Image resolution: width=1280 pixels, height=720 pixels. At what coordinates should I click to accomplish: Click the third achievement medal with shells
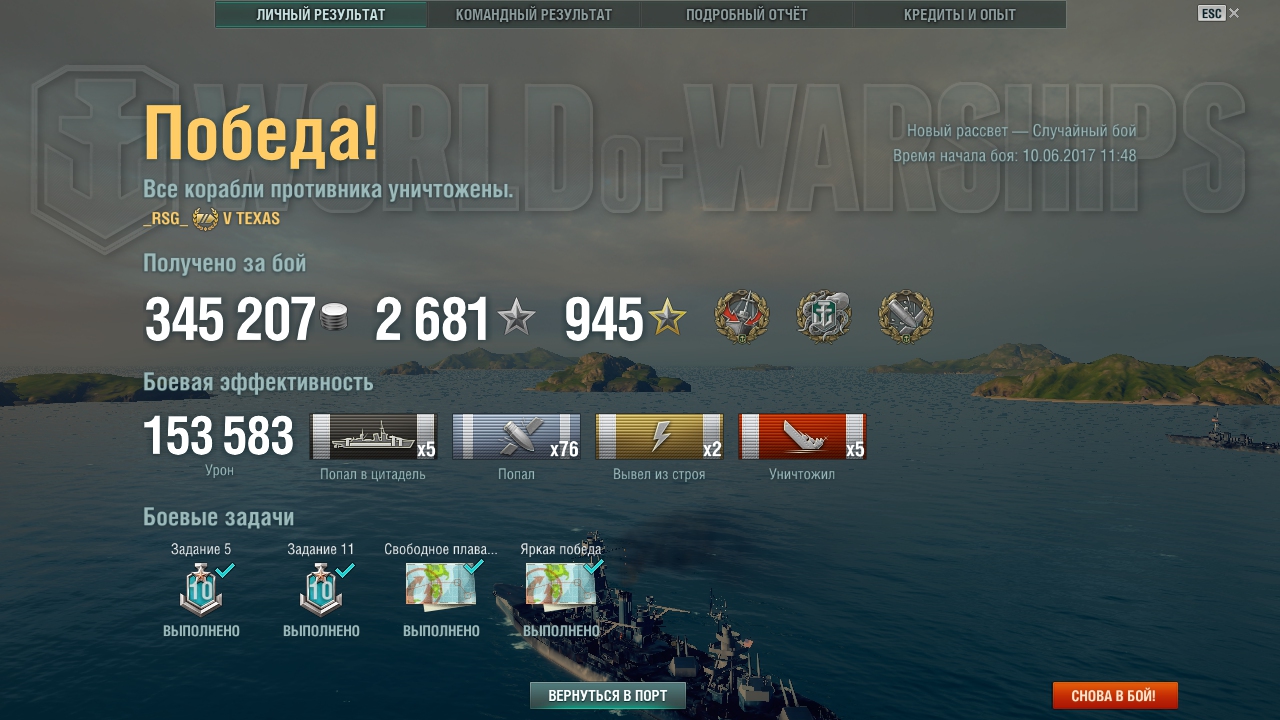[906, 317]
